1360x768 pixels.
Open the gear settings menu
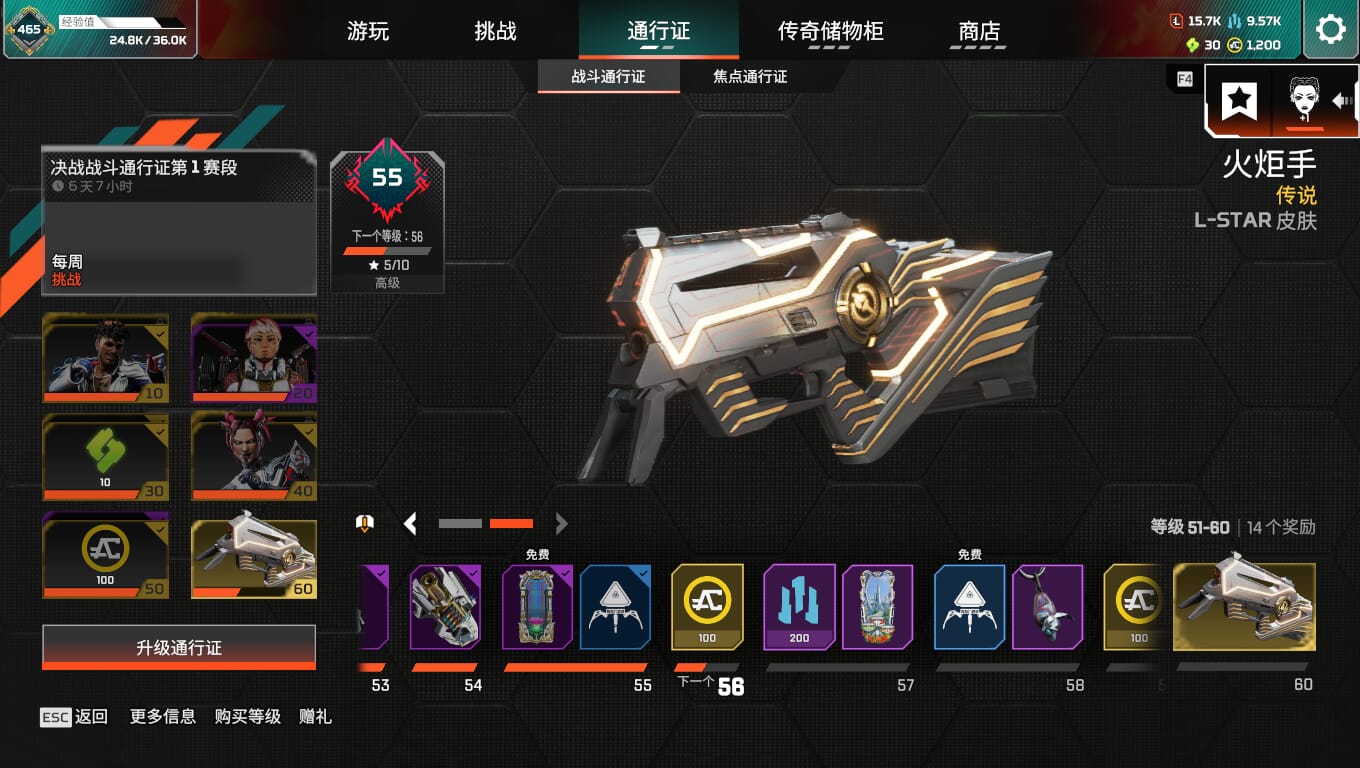(1330, 29)
